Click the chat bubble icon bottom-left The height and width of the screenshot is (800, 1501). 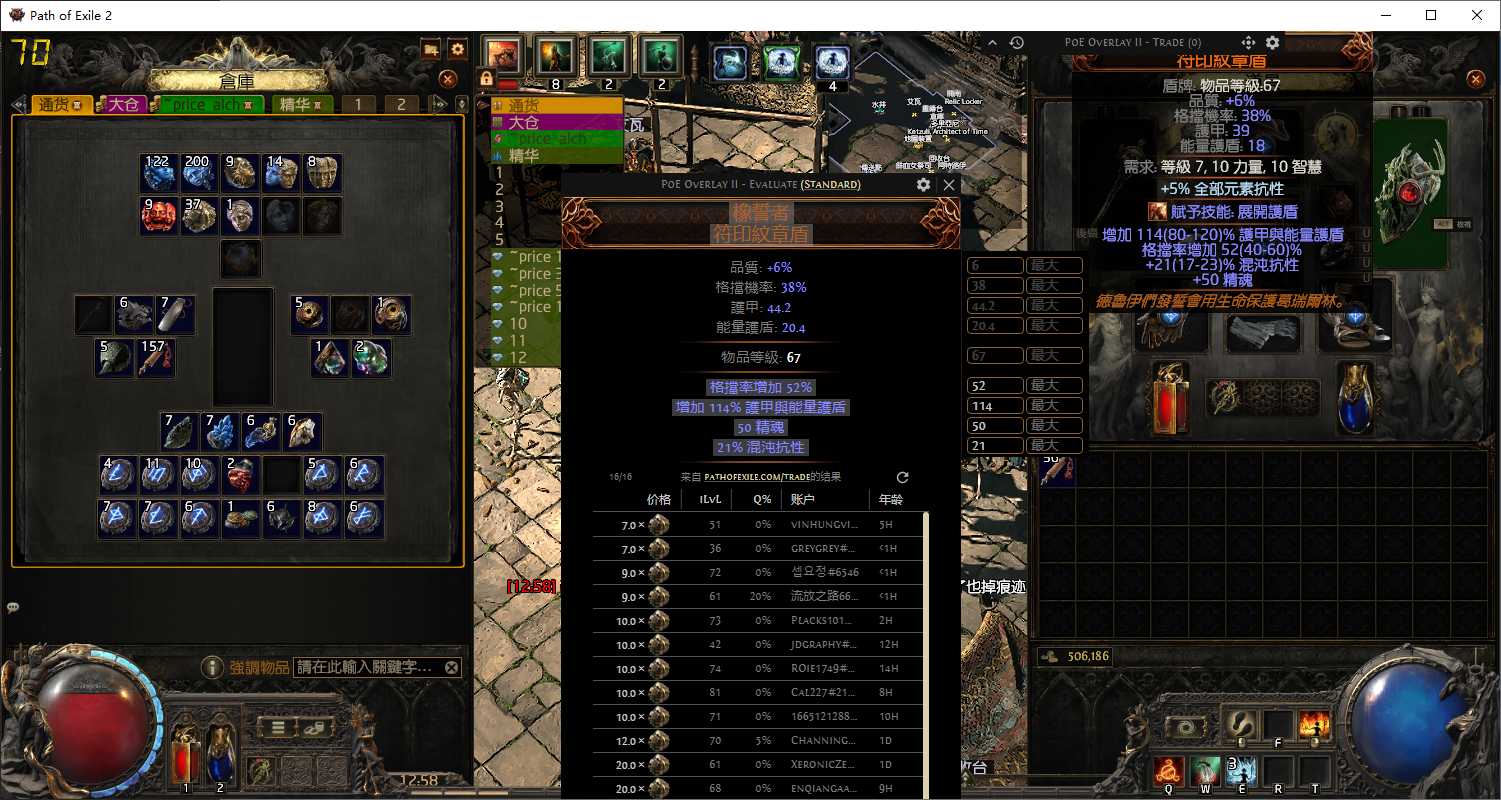[14, 607]
